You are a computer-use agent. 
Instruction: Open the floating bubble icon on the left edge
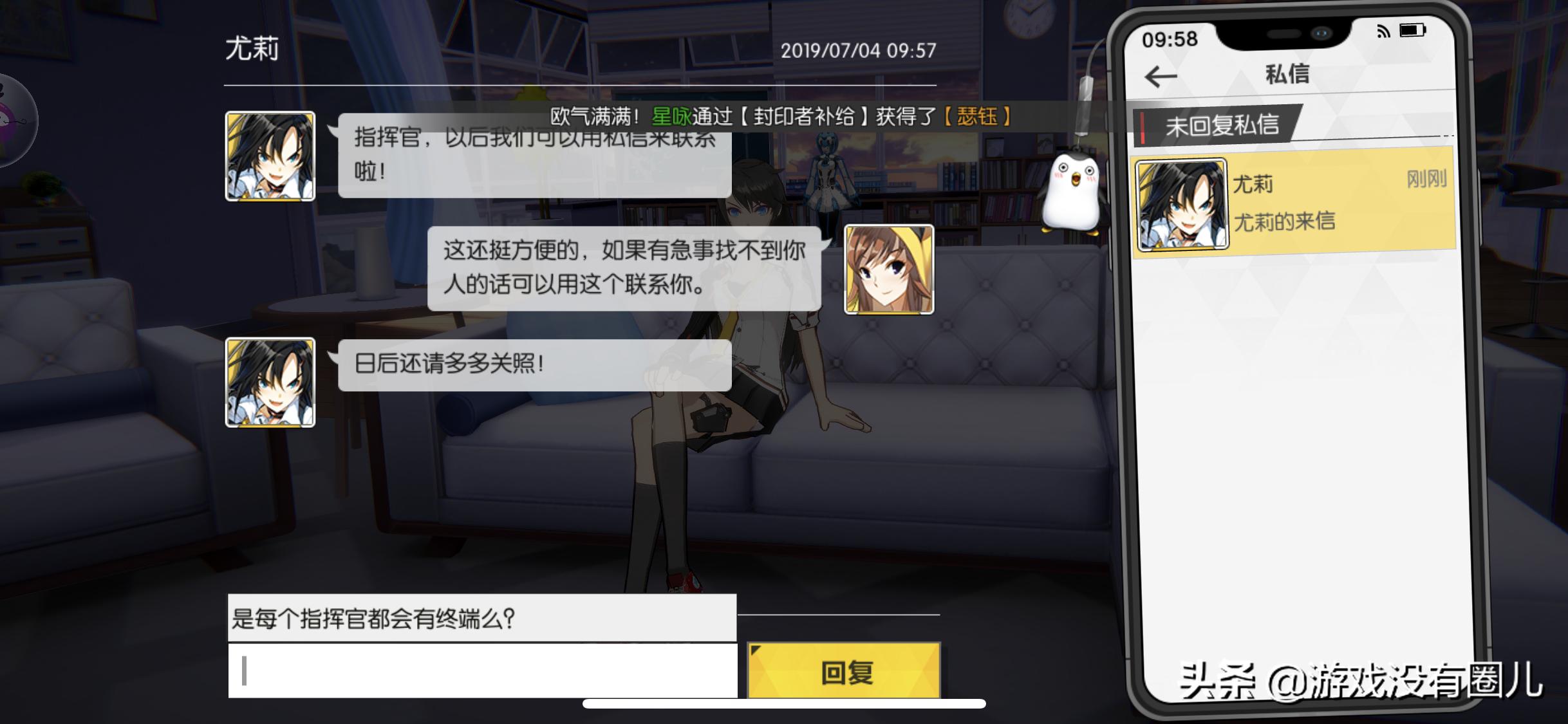pyautogui.click(x=9, y=119)
